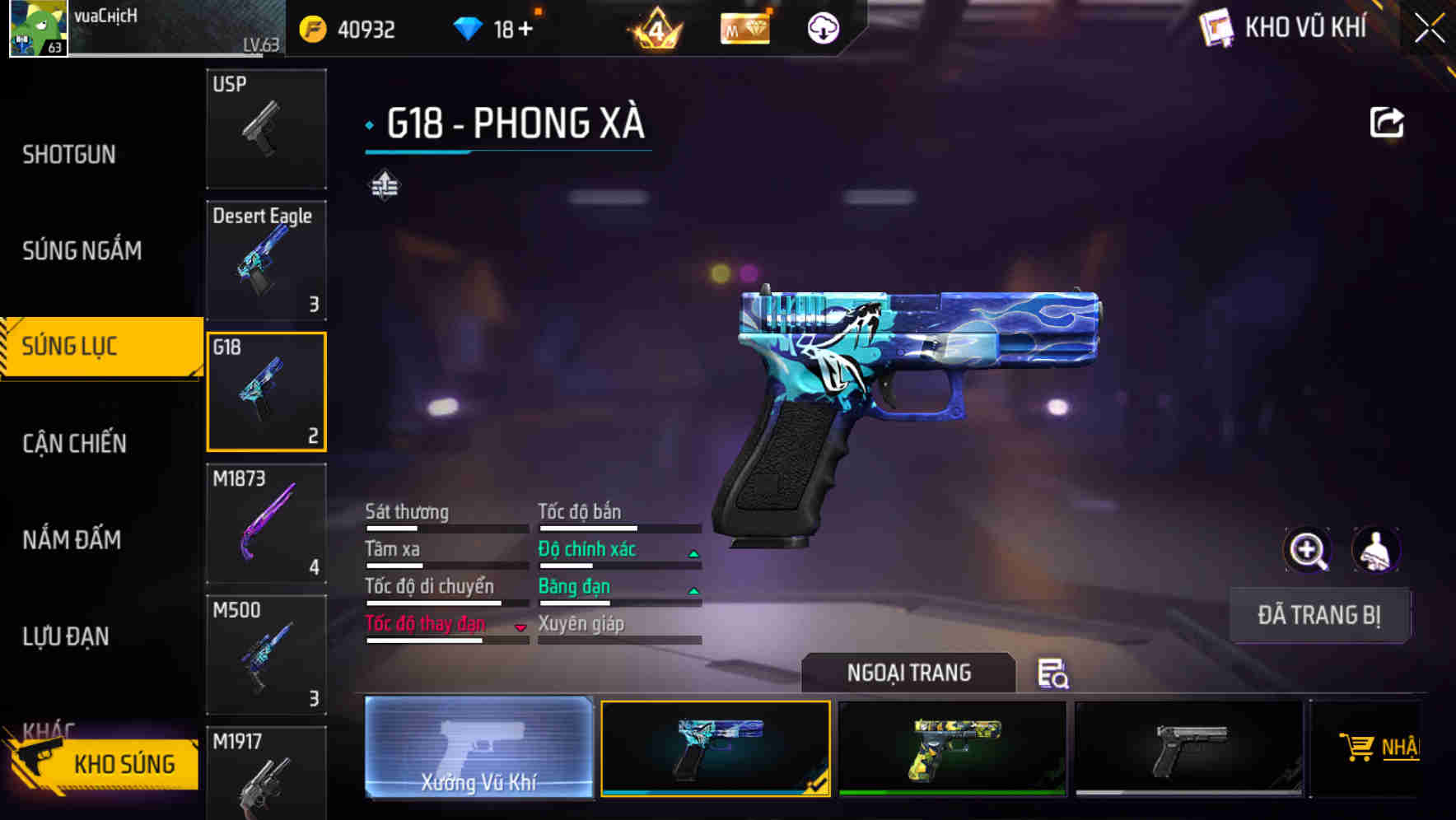Toggle the upgrade arrows icon under G18 title
Viewport: 1456px width, 820px height.
(384, 185)
